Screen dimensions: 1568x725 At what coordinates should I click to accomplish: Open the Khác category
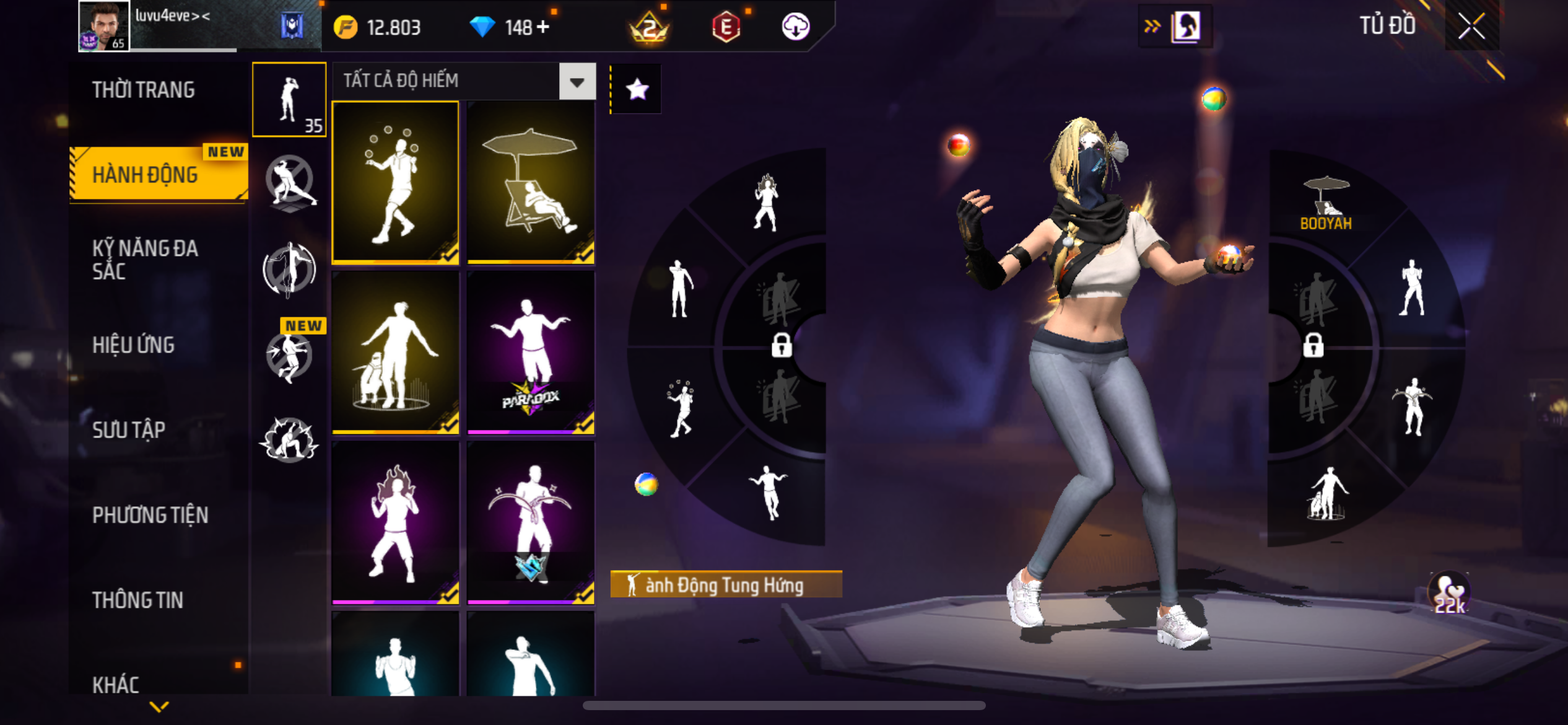point(116,684)
